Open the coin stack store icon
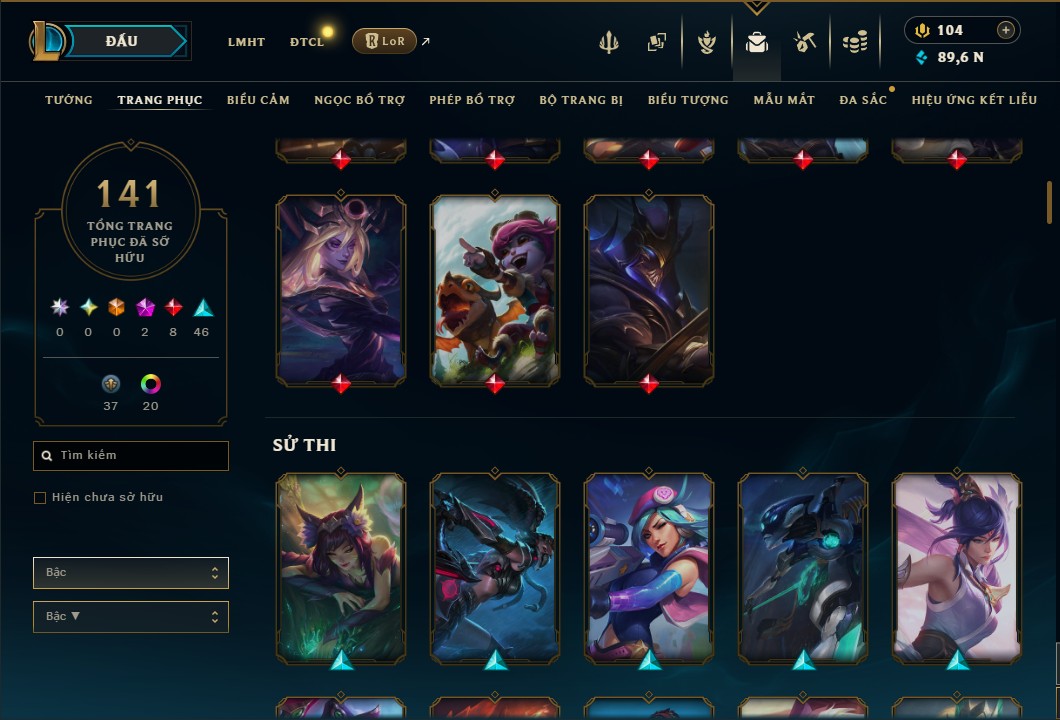Screen dimensions: 1060x720 click(x=854, y=42)
